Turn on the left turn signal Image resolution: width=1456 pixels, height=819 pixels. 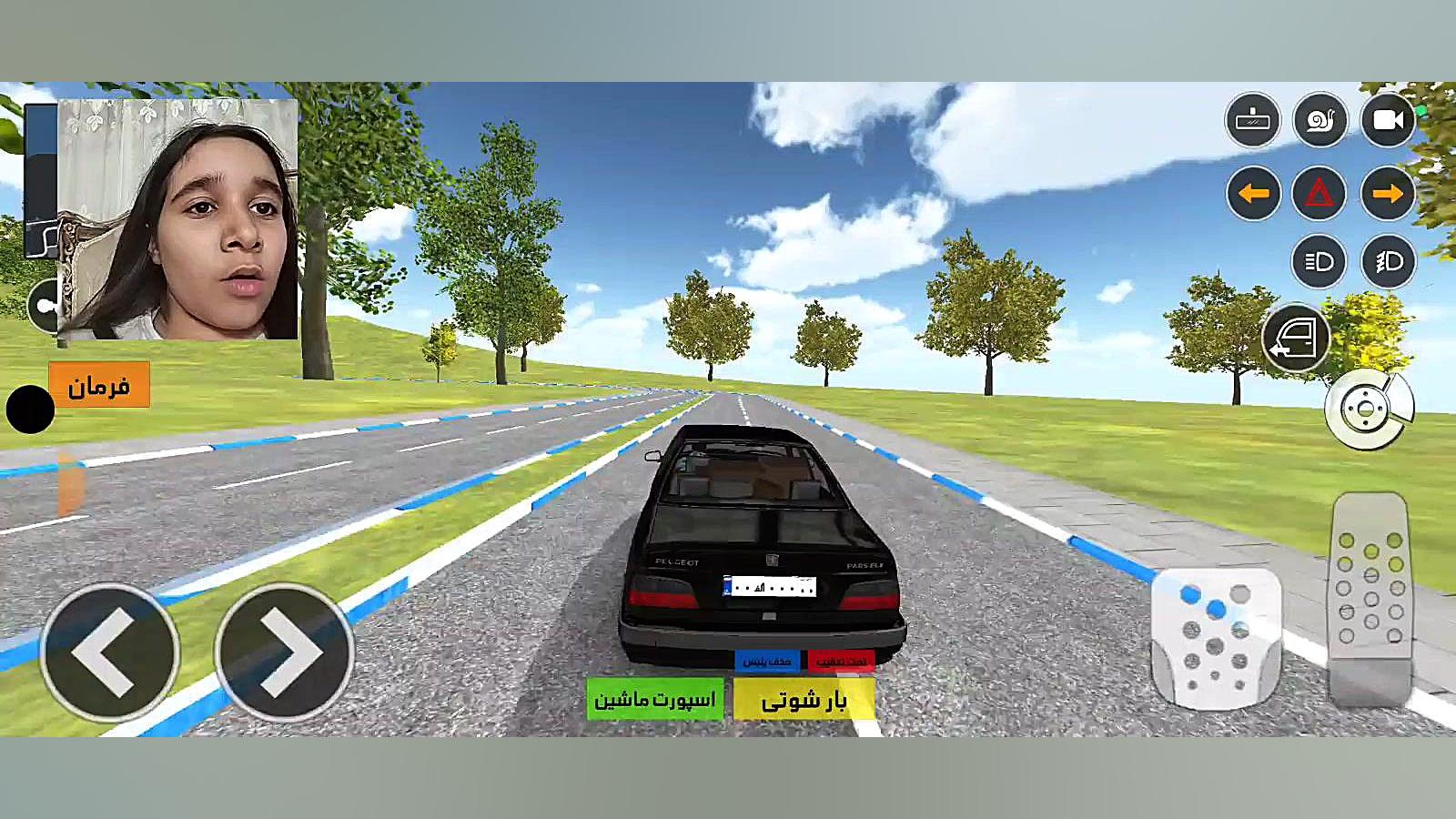[1253, 193]
